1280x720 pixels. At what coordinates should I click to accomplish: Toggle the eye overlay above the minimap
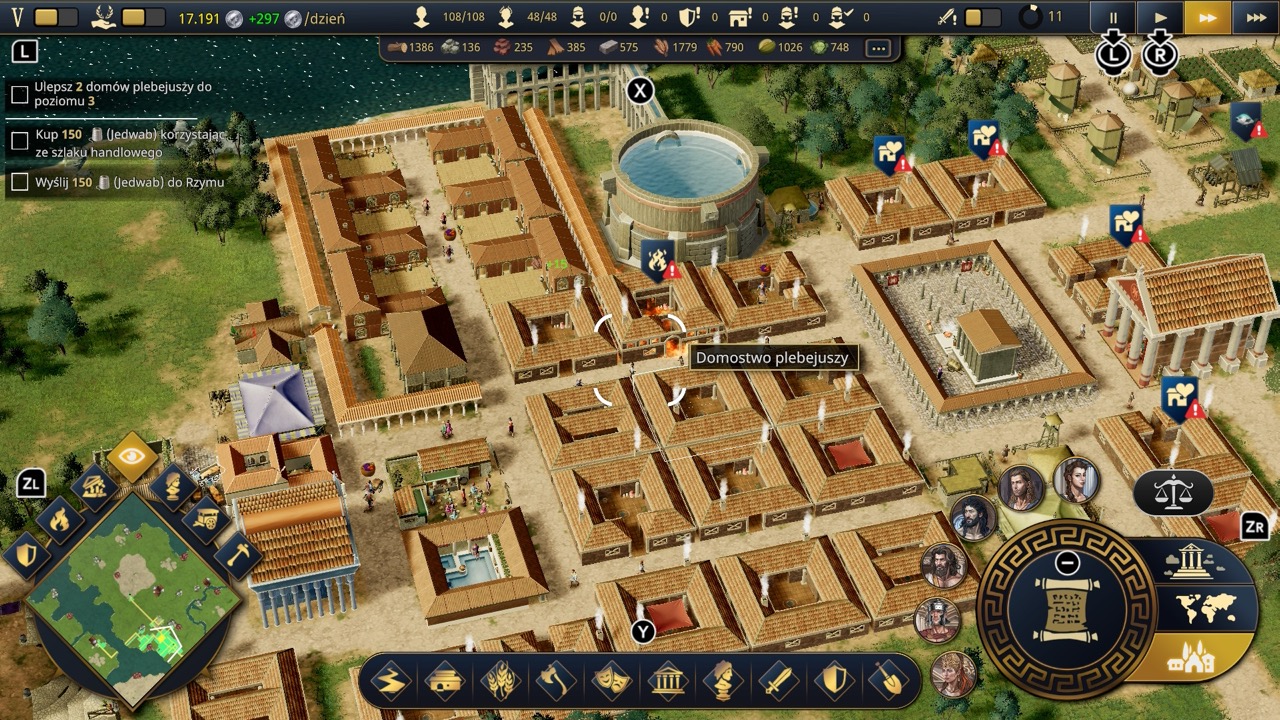[x=133, y=457]
